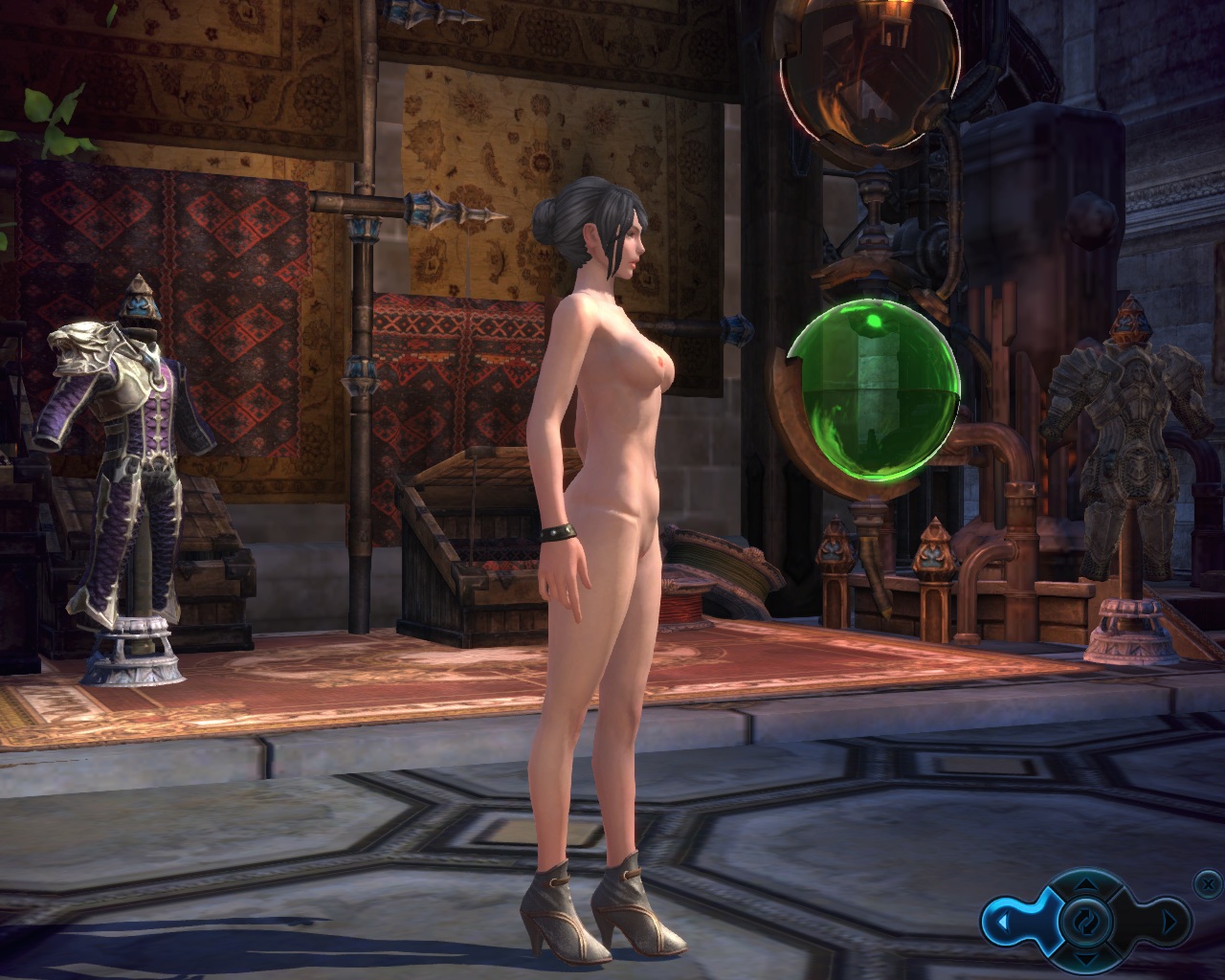The width and height of the screenshot is (1225, 980).
Task: Reset the view with the circular arrows button
Action: [x=1086, y=923]
